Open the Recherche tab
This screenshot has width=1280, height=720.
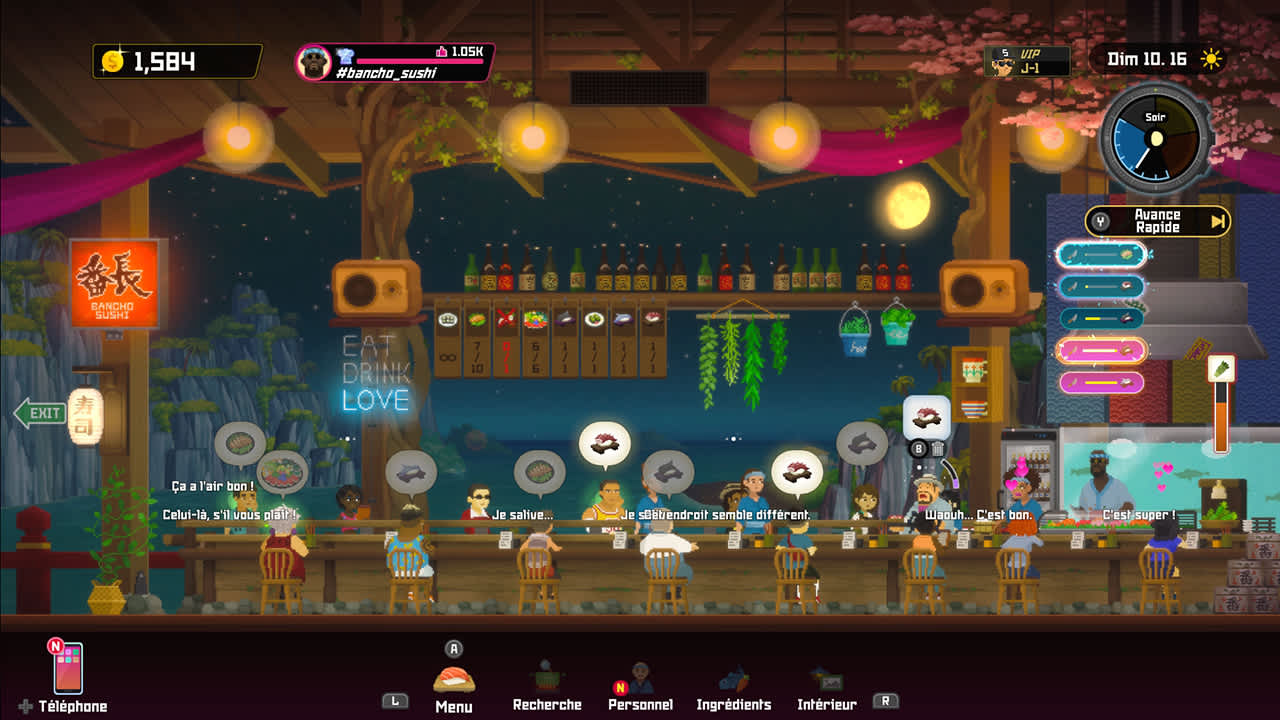[546, 684]
